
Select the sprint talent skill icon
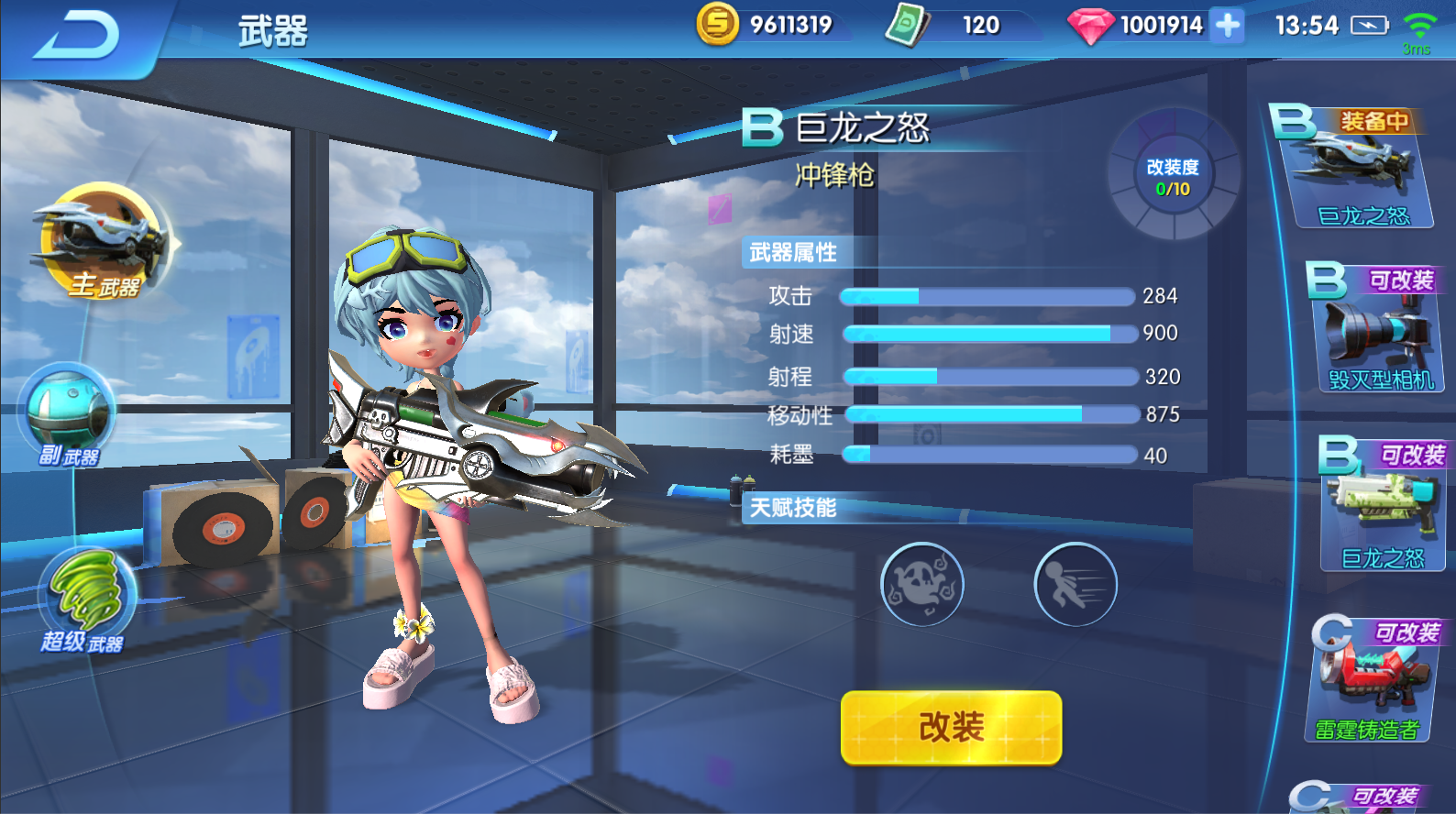click(x=1075, y=586)
